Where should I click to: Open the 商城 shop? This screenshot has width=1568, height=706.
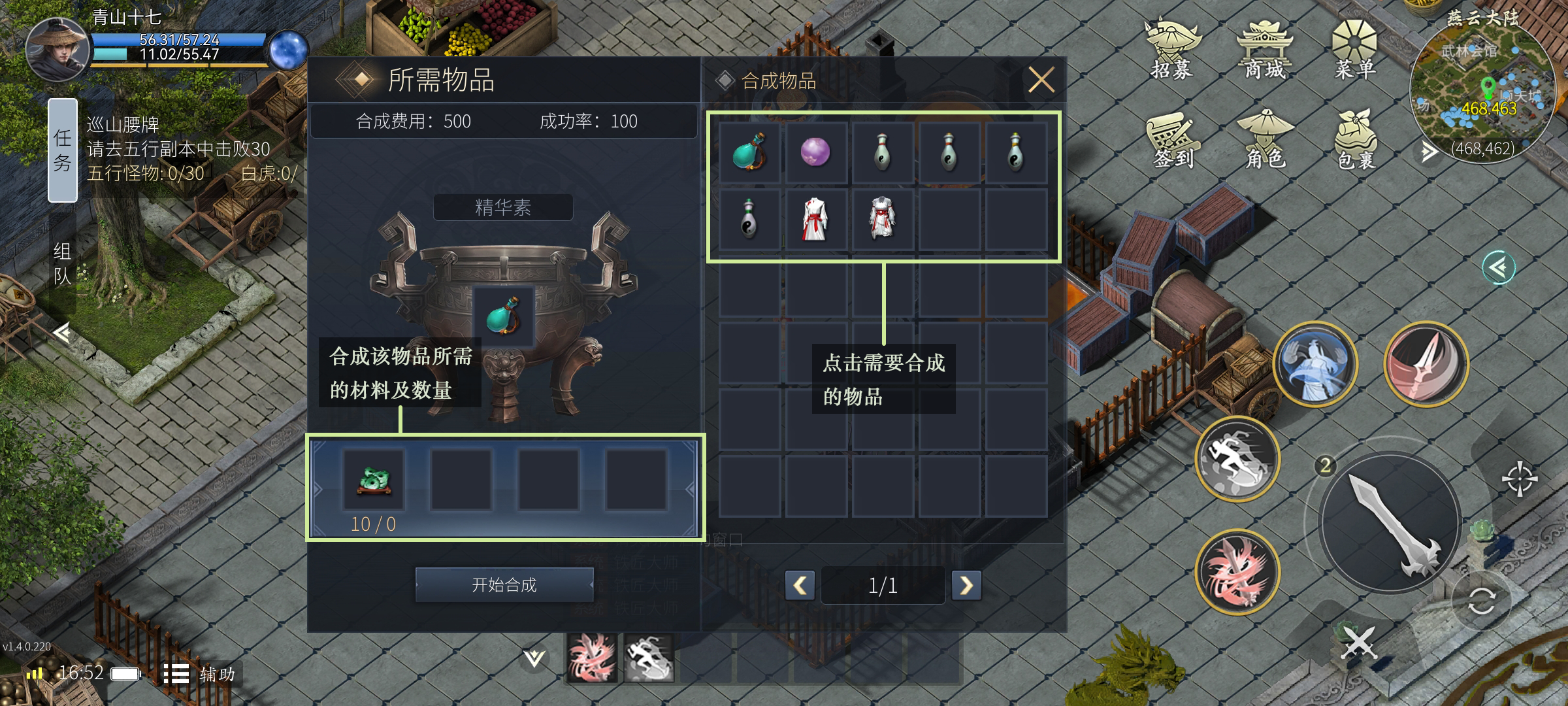tap(1265, 50)
